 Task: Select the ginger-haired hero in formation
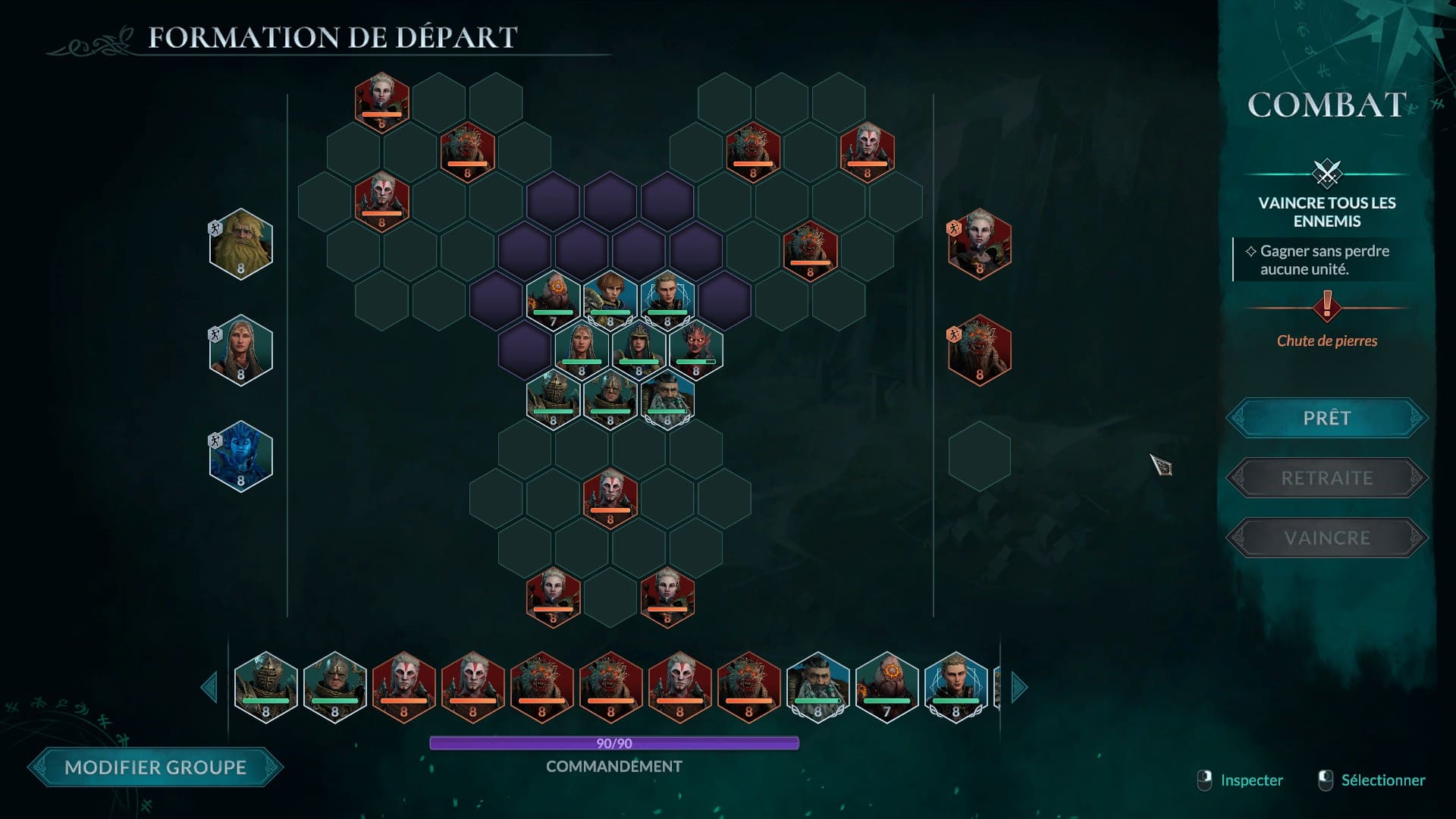[610, 299]
